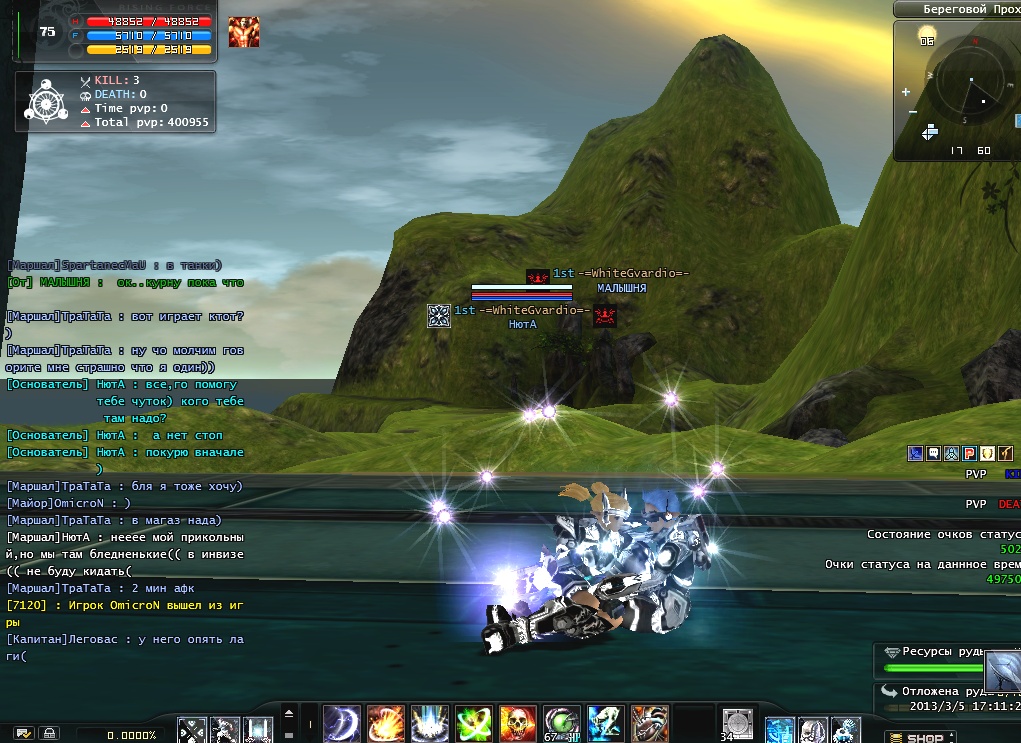1021x743 pixels.
Task: Open the map icon below minimap zoom
Action: (x=929, y=131)
